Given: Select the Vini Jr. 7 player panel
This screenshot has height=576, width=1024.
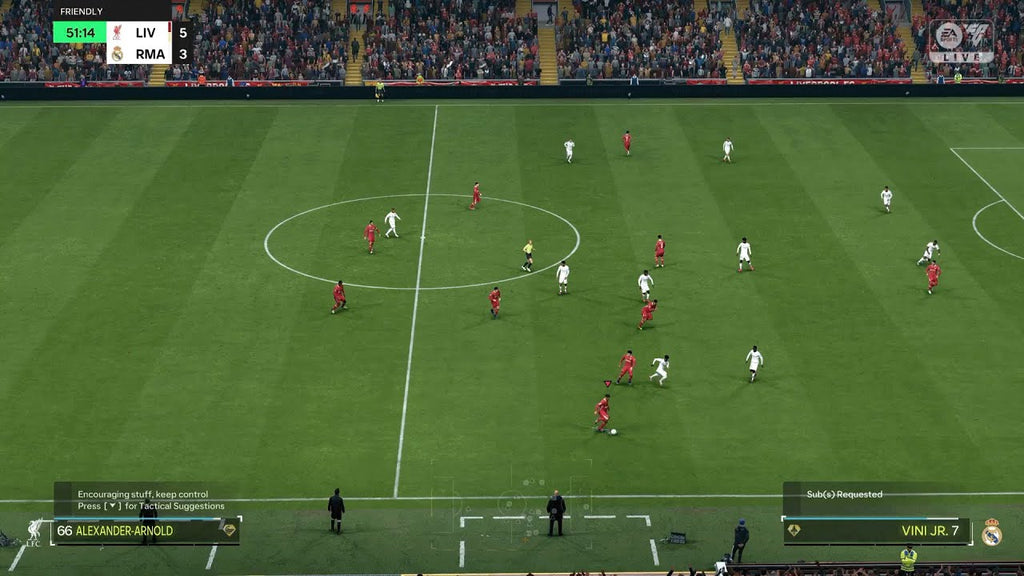Looking at the screenshot, I should [877, 531].
